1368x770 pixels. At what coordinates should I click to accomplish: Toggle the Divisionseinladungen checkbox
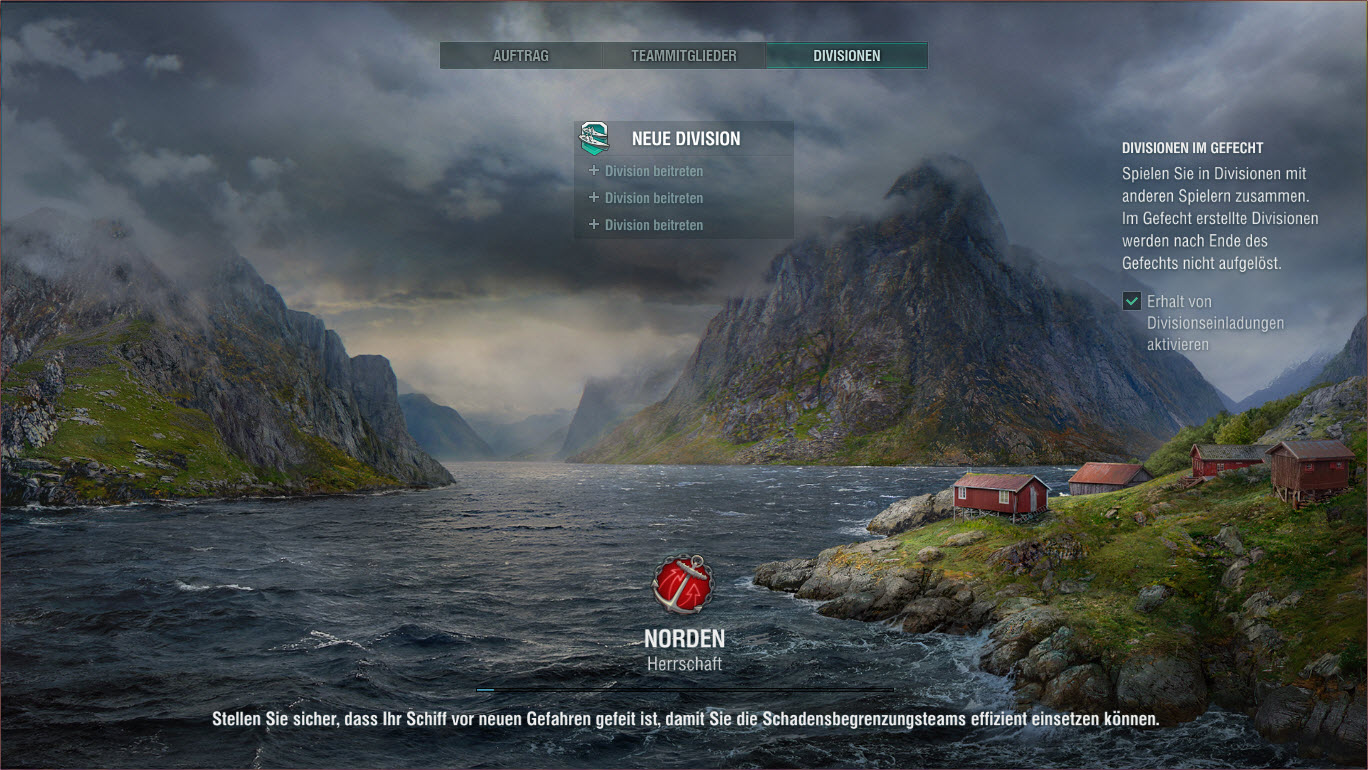coord(1132,301)
